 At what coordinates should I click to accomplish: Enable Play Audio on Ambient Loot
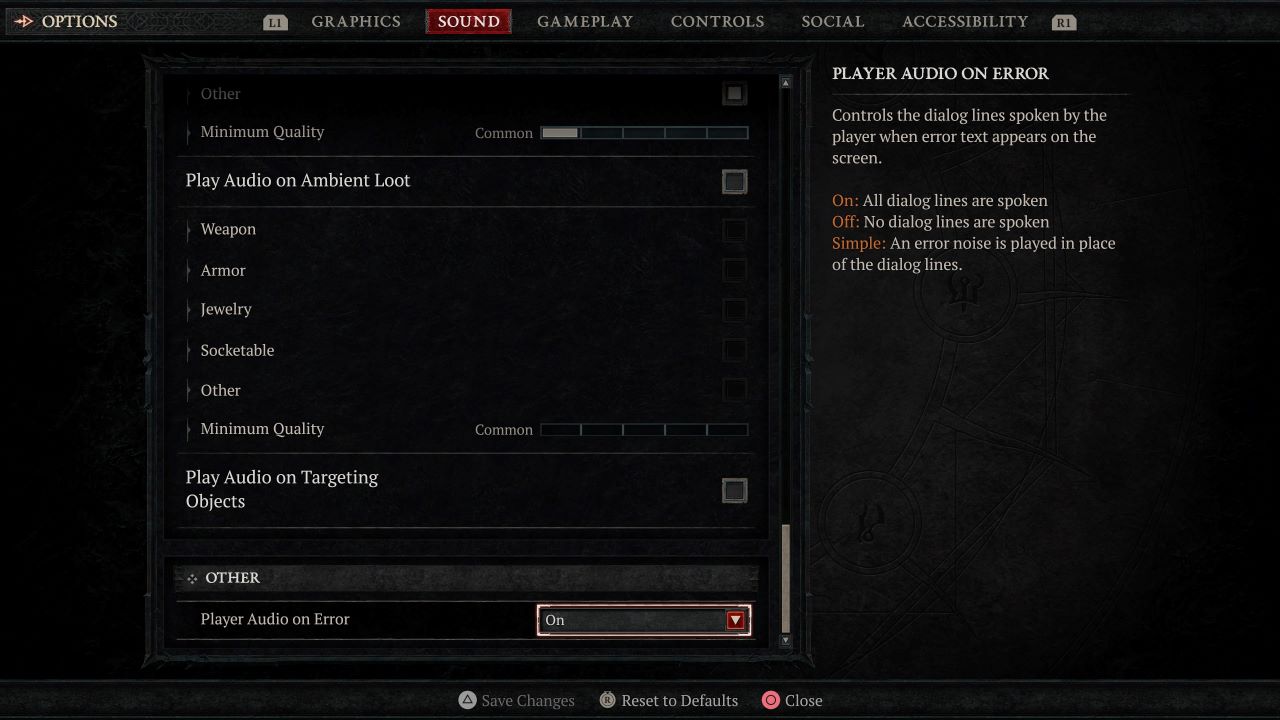(x=735, y=182)
